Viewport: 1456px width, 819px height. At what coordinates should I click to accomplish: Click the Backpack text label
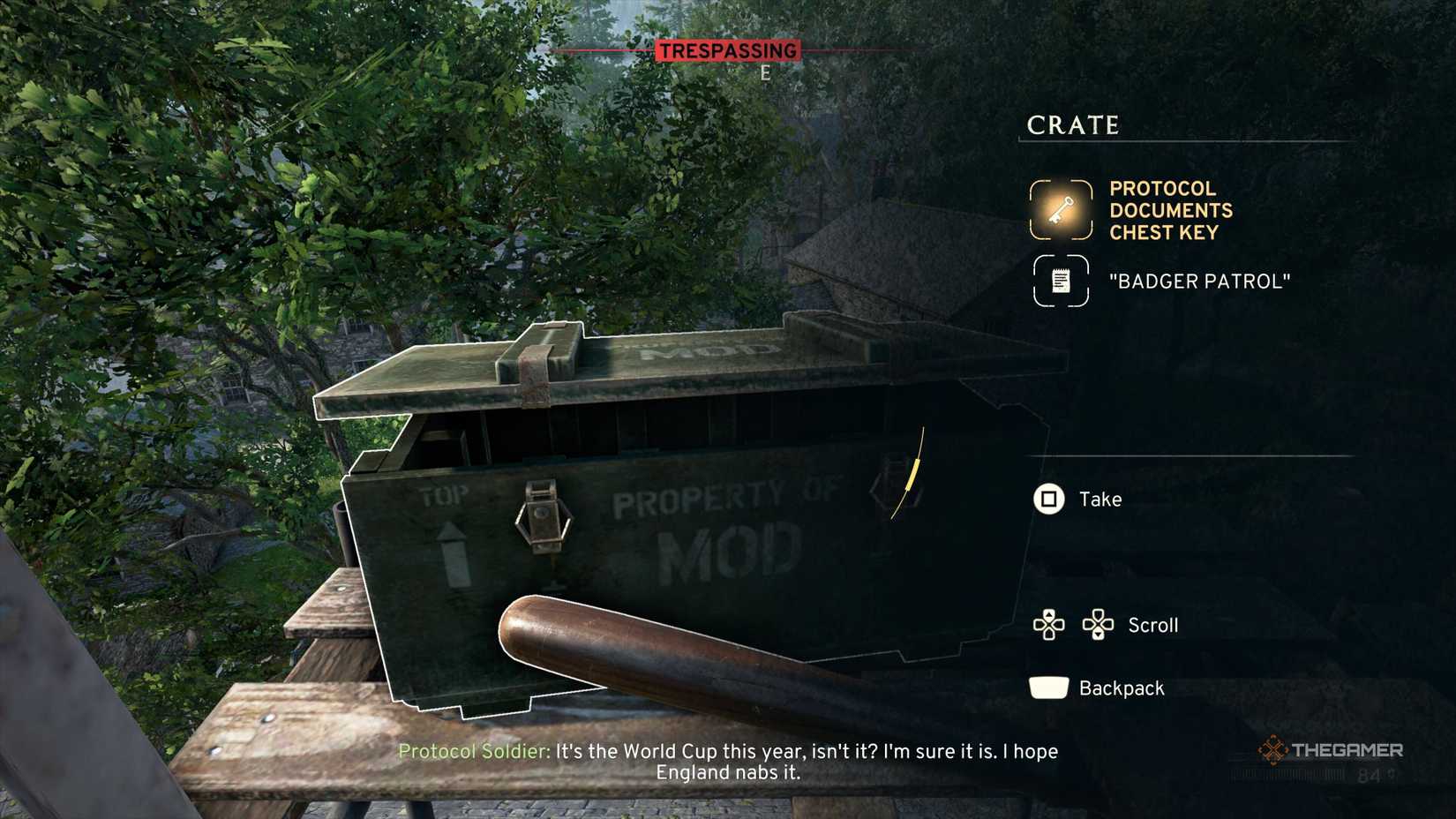[x=1122, y=688]
